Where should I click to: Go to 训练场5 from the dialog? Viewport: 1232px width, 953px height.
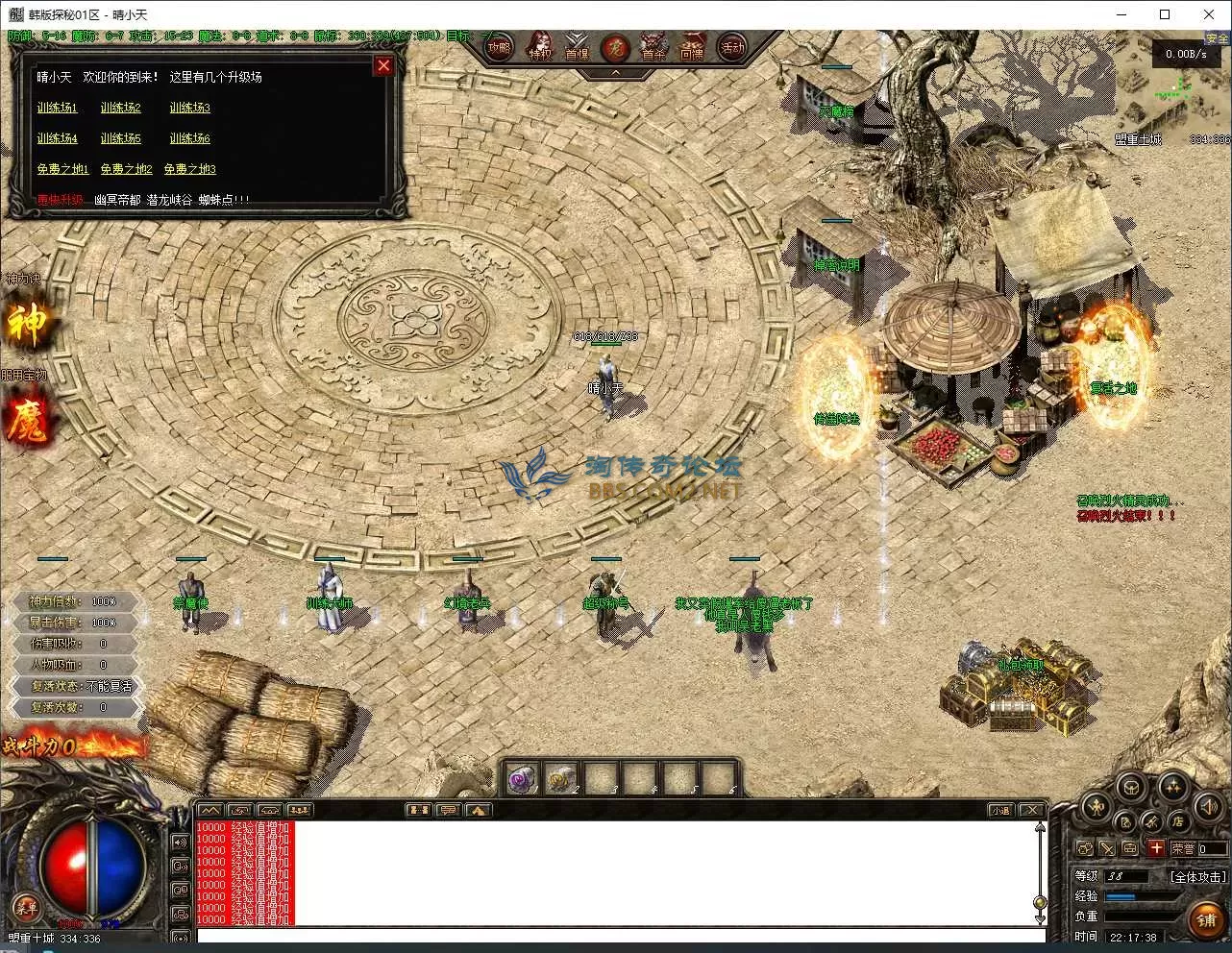[x=120, y=138]
